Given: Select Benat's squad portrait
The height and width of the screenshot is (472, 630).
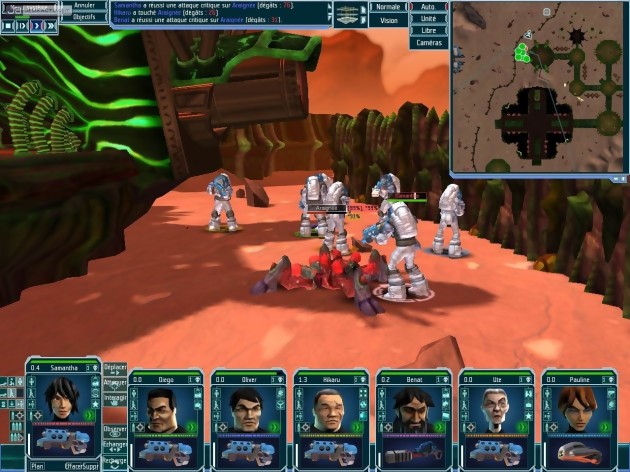Looking at the screenshot, I should [x=411, y=408].
